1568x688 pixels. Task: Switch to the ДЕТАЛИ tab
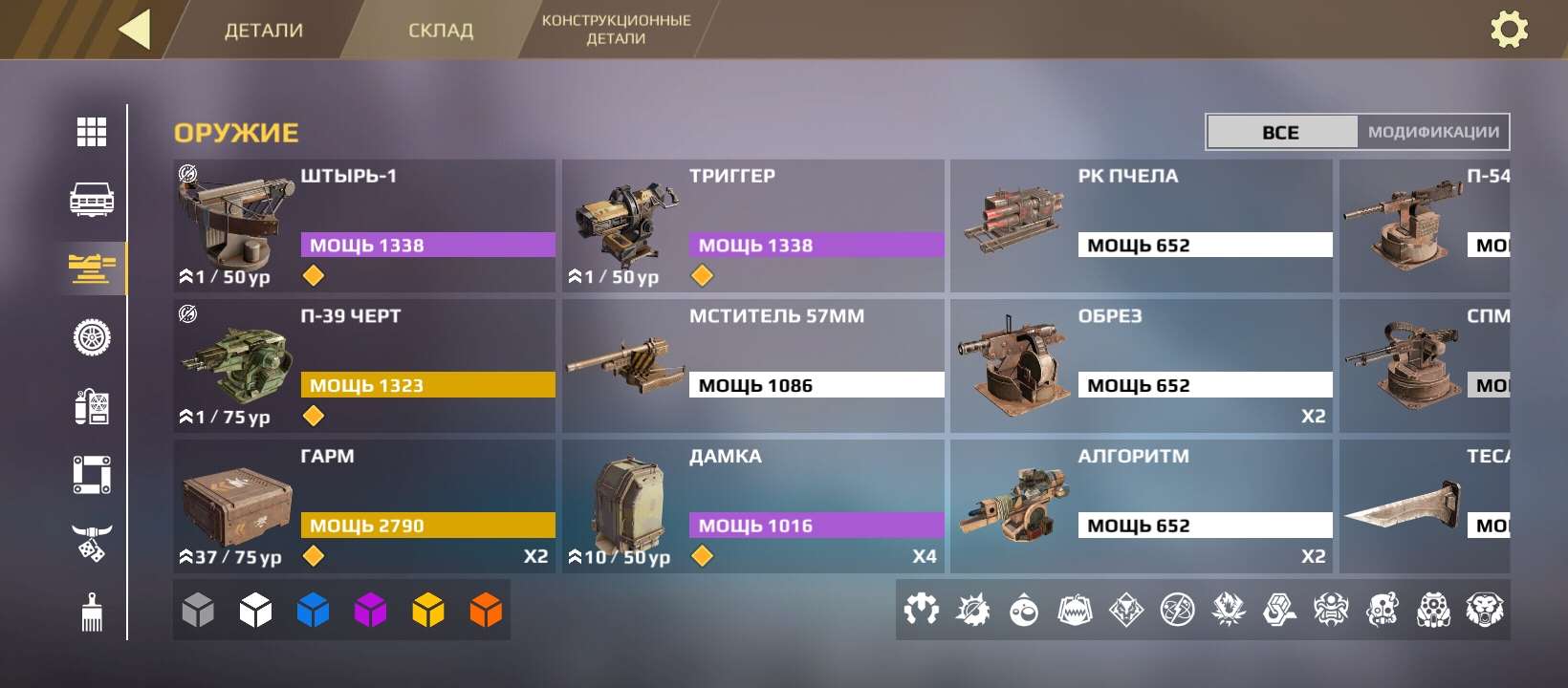[x=264, y=30]
